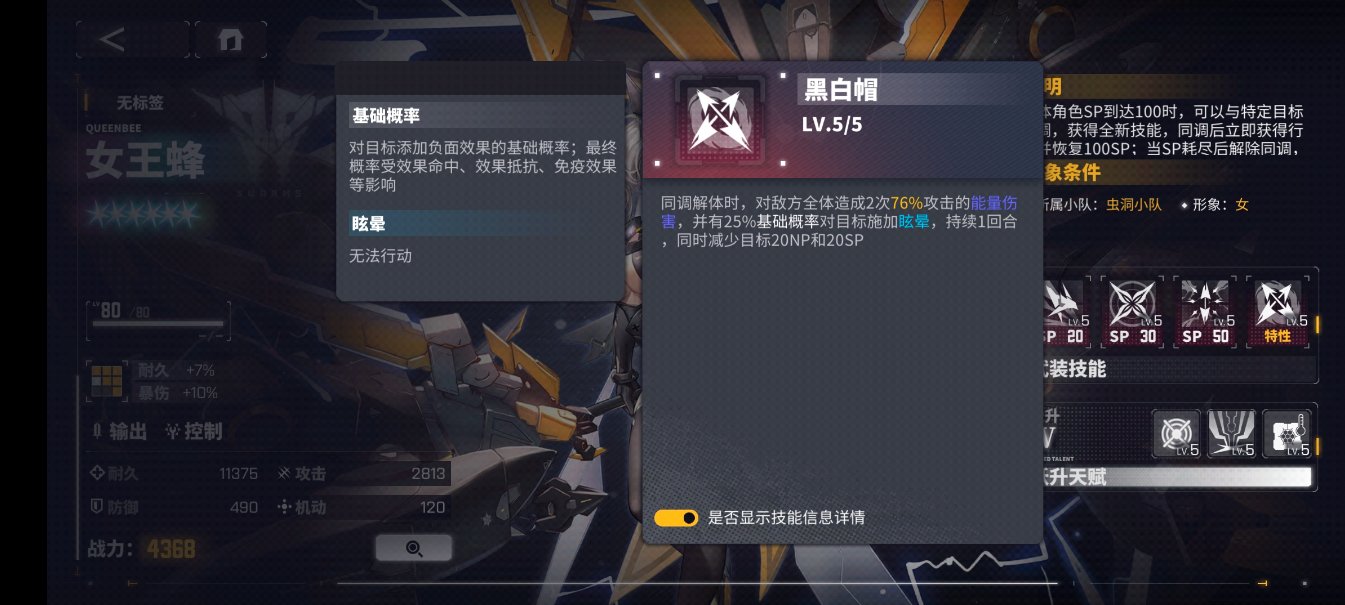View the thermometer hexagon talent icon
Screen dimensions: 1345x605
click(x=1286, y=435)
